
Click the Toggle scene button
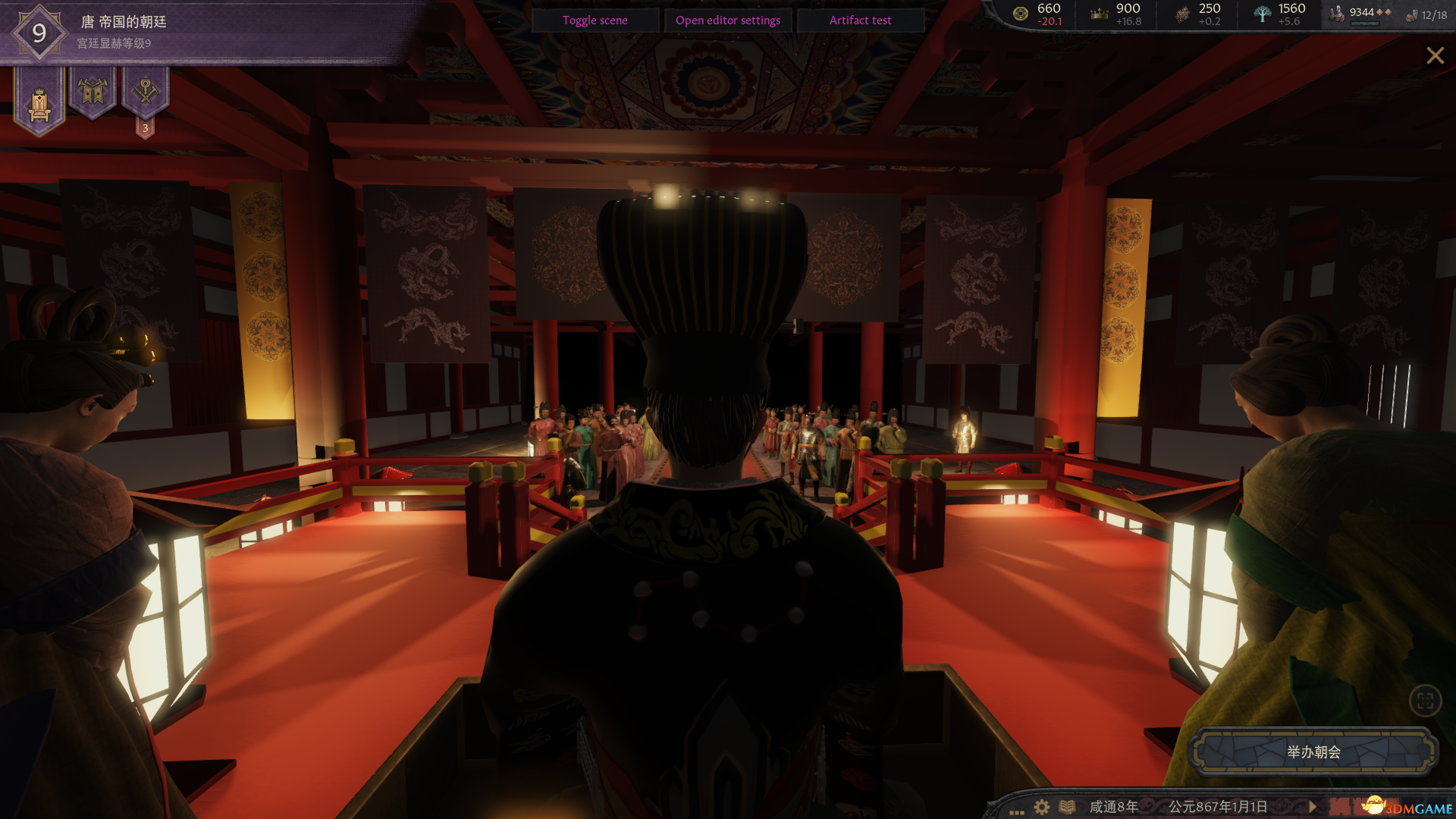tap(595, 20)
